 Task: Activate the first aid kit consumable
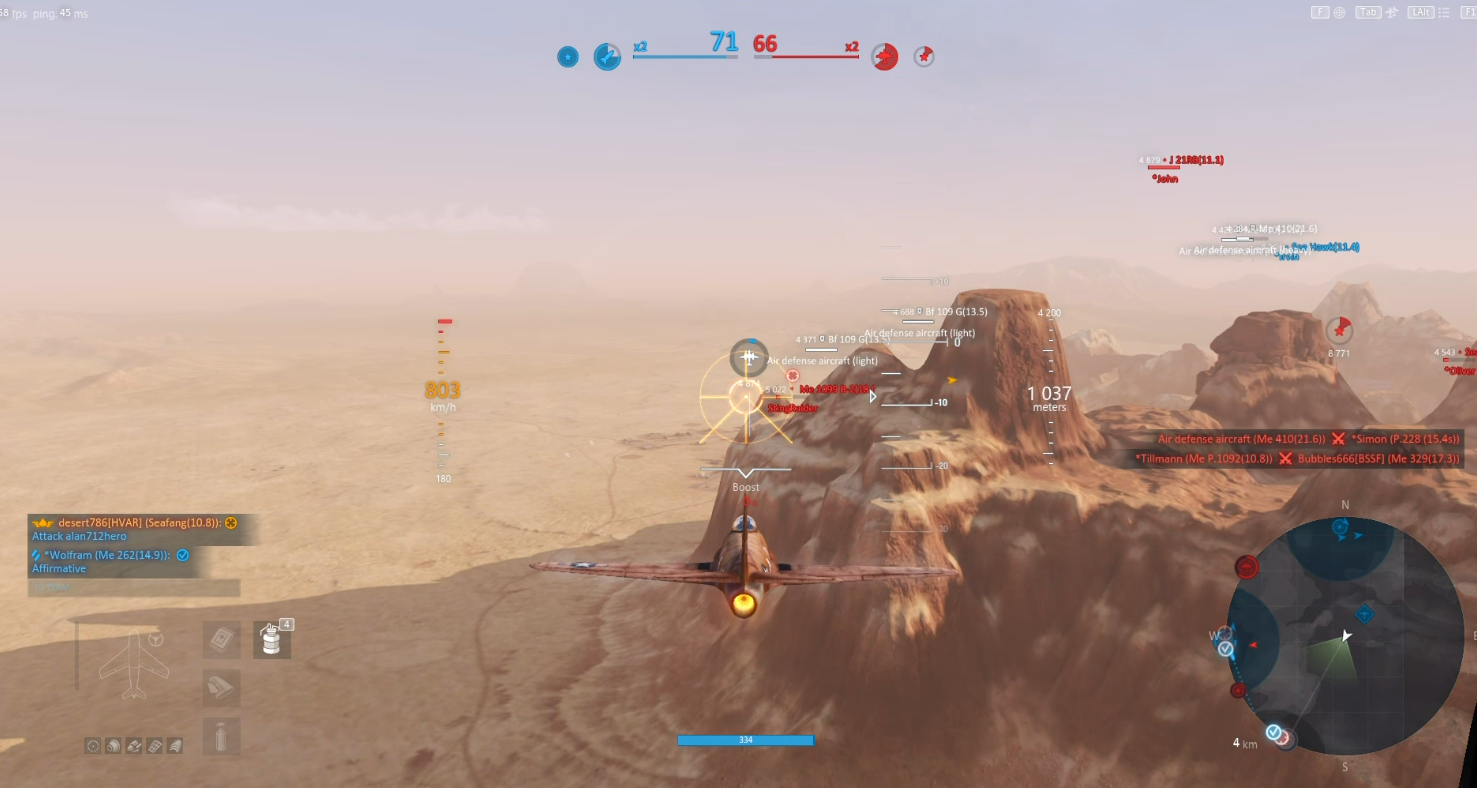coord(221,640)
